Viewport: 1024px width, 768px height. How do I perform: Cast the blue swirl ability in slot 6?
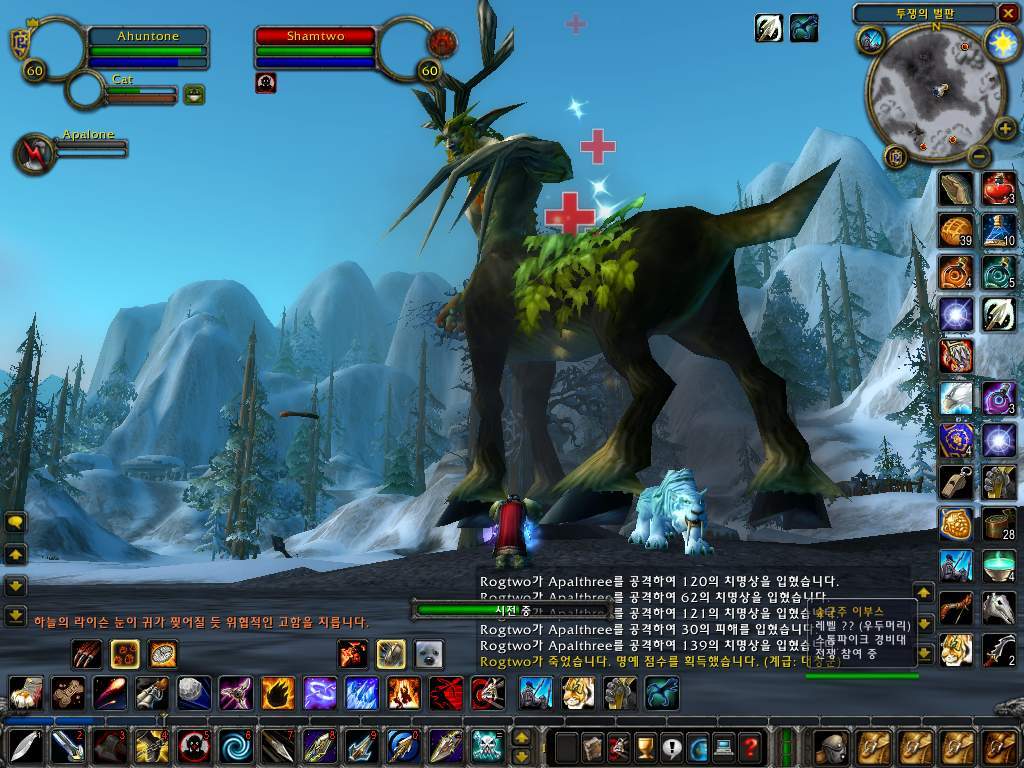[x=237, y=746]
